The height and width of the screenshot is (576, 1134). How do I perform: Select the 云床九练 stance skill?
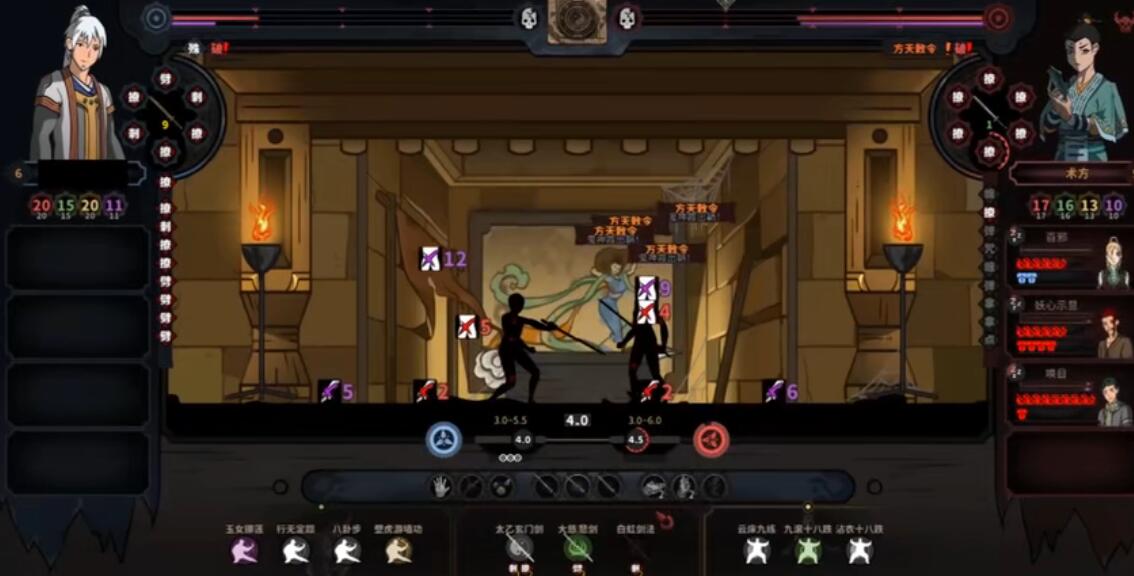pyautogui.click(x=756, y=549)
